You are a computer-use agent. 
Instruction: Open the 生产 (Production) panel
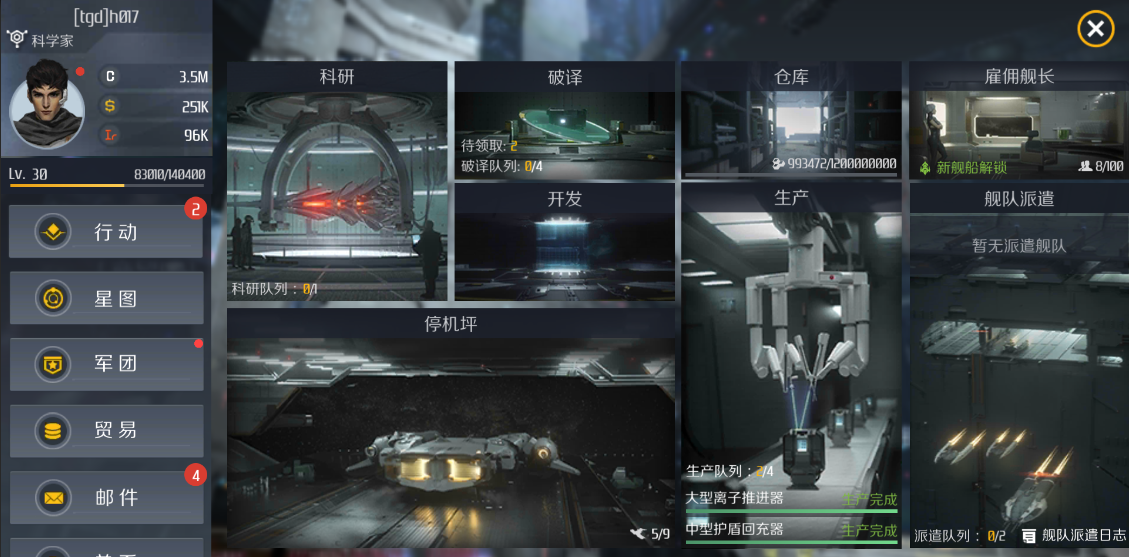[791, 330]
